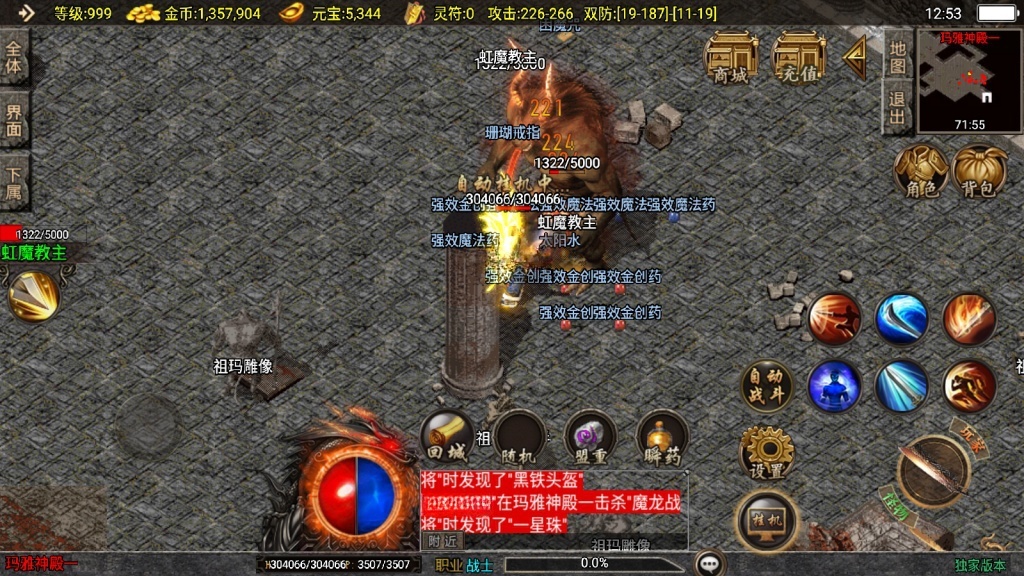This screenshot has width=1024, height=576.
Task: Open the 角色 character sheet
Action: pyautogui.click(x=921, y=170)
